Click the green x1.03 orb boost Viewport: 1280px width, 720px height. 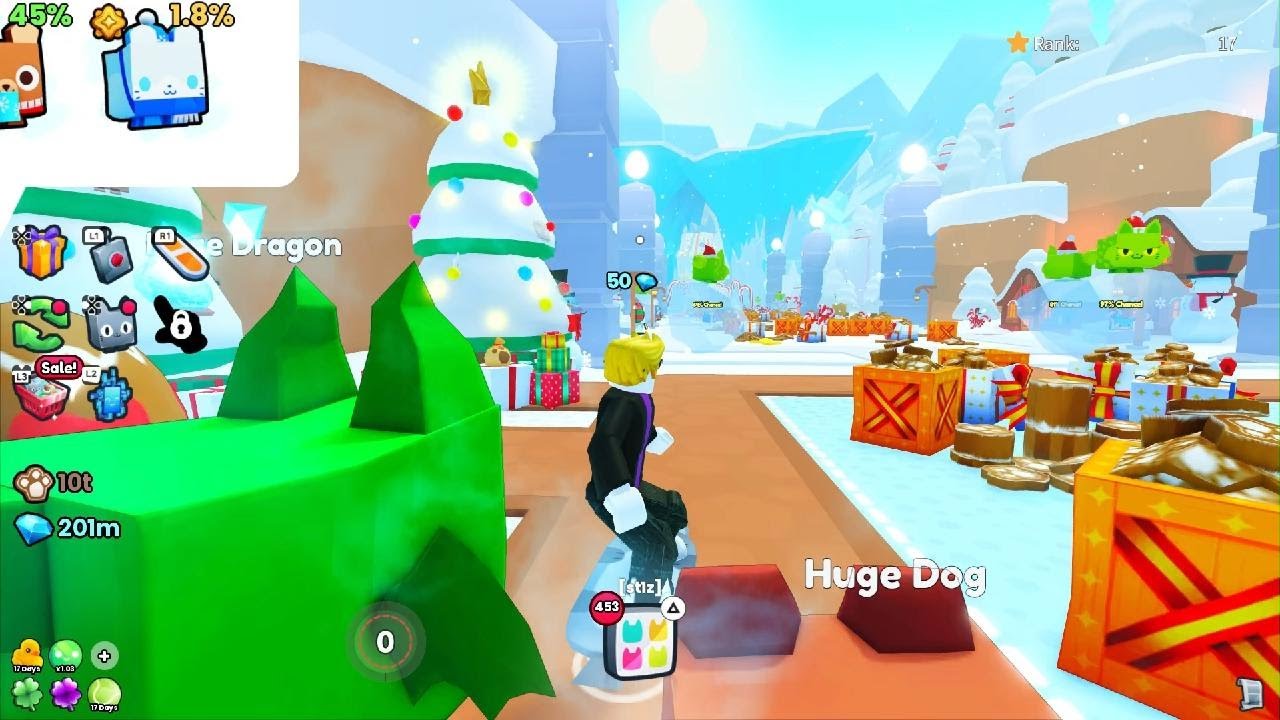coord(65,655)
